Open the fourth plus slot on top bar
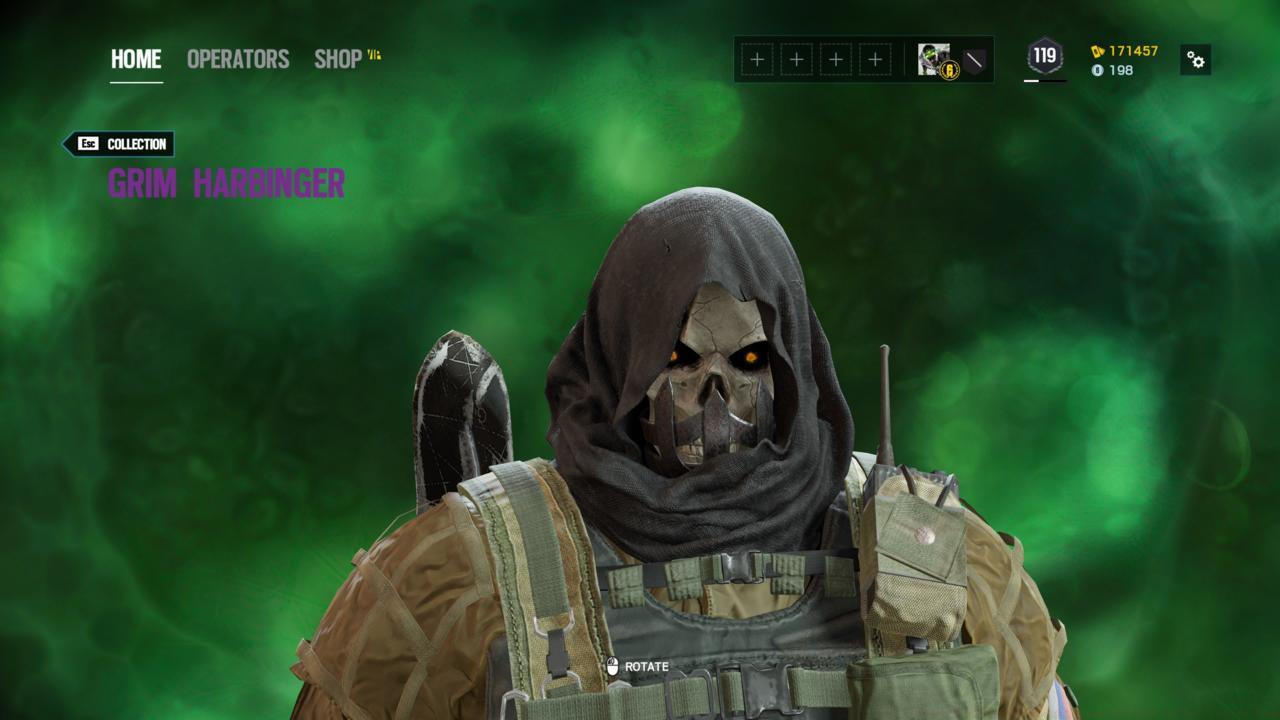 pos(873,60)
